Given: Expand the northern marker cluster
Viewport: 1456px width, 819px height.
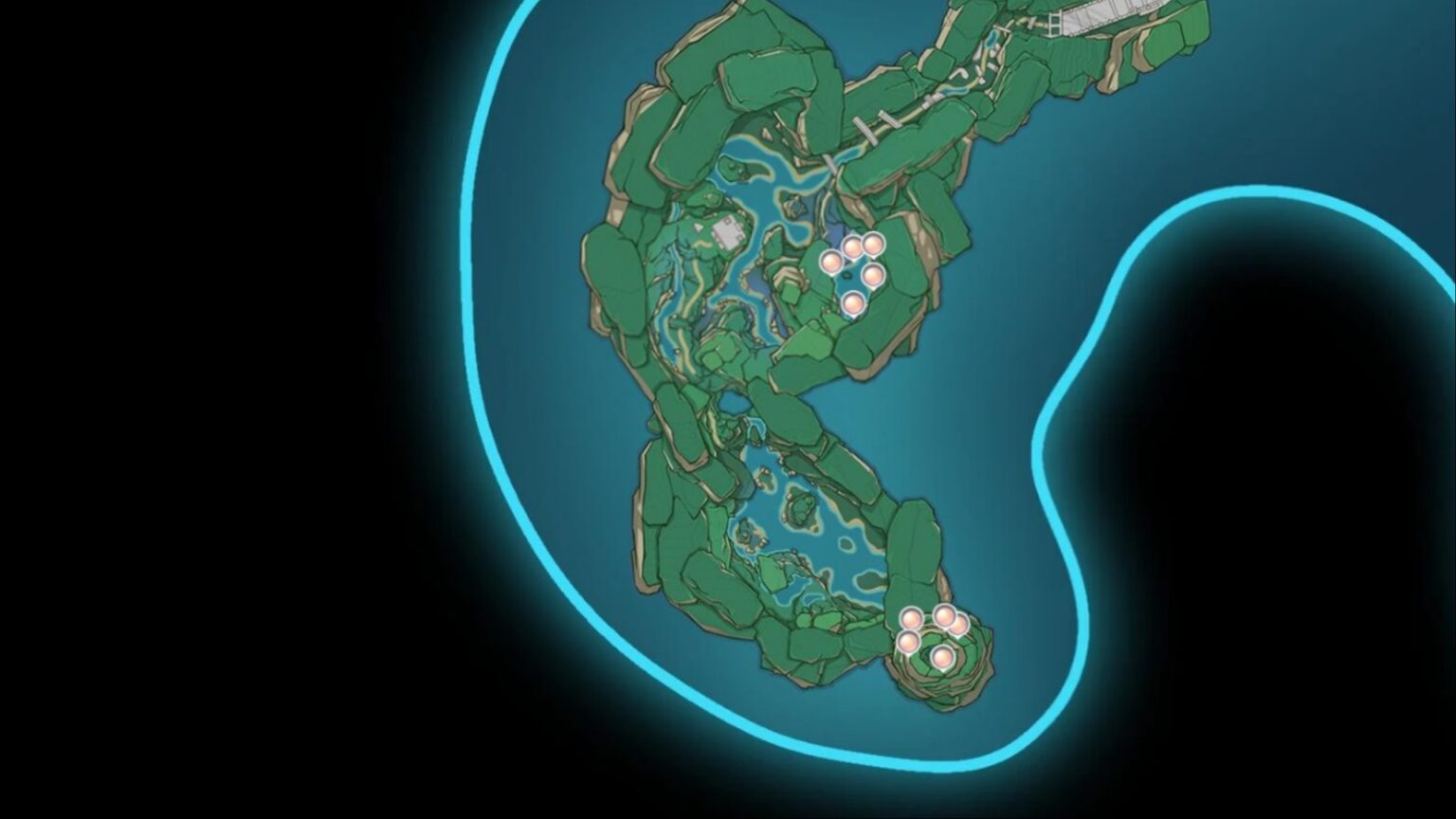Looking at the screenshot, I should coord(851,270).
